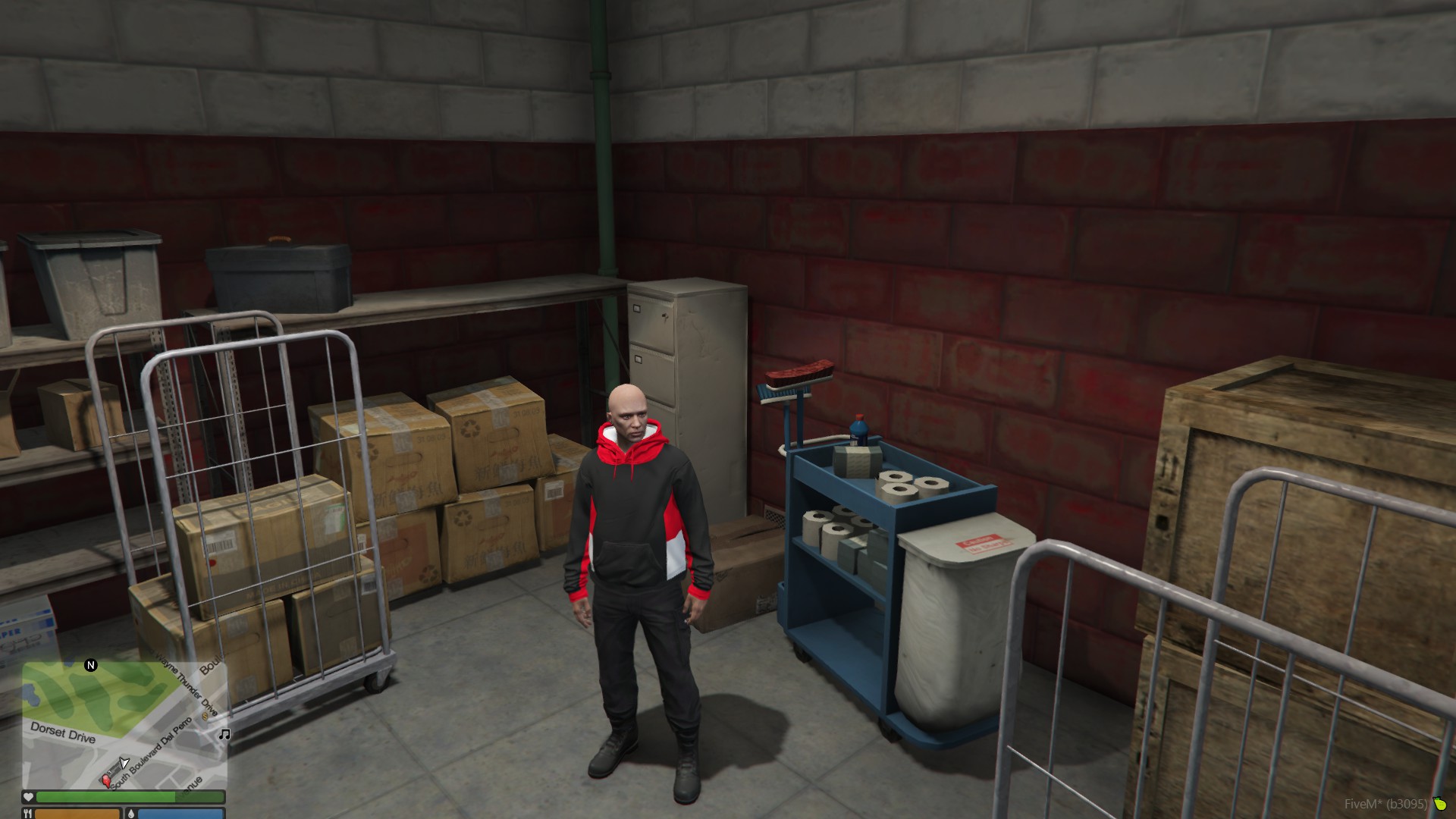This screenshot has width=1456, height=819.
Task: Click the white player arrow on the minimap
Action: [x=124, y=762]
